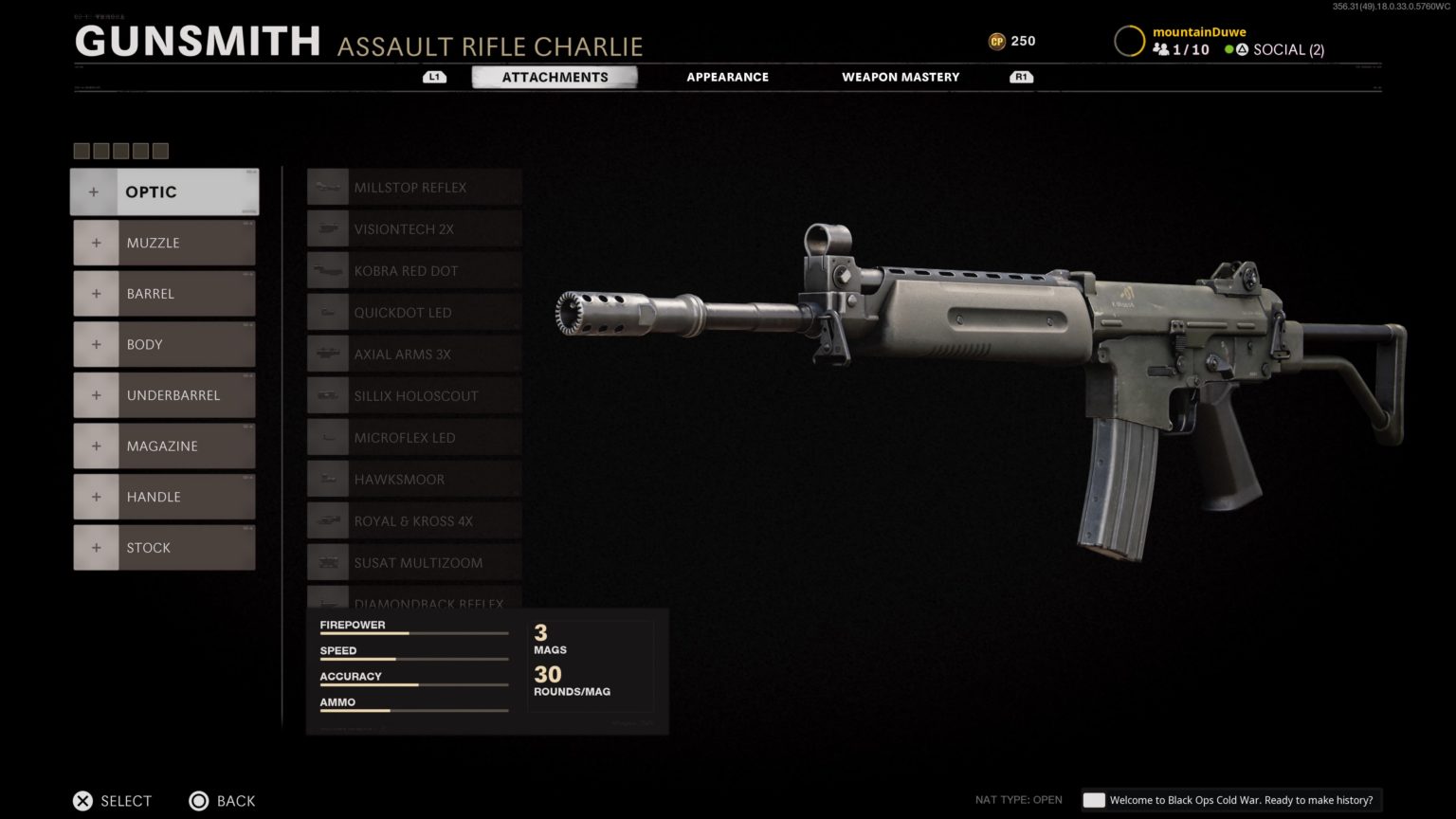Select the first attachment slot square
Image resolution: width=1456 pixels, height=819 pixels.
click(x=80, y=151)
